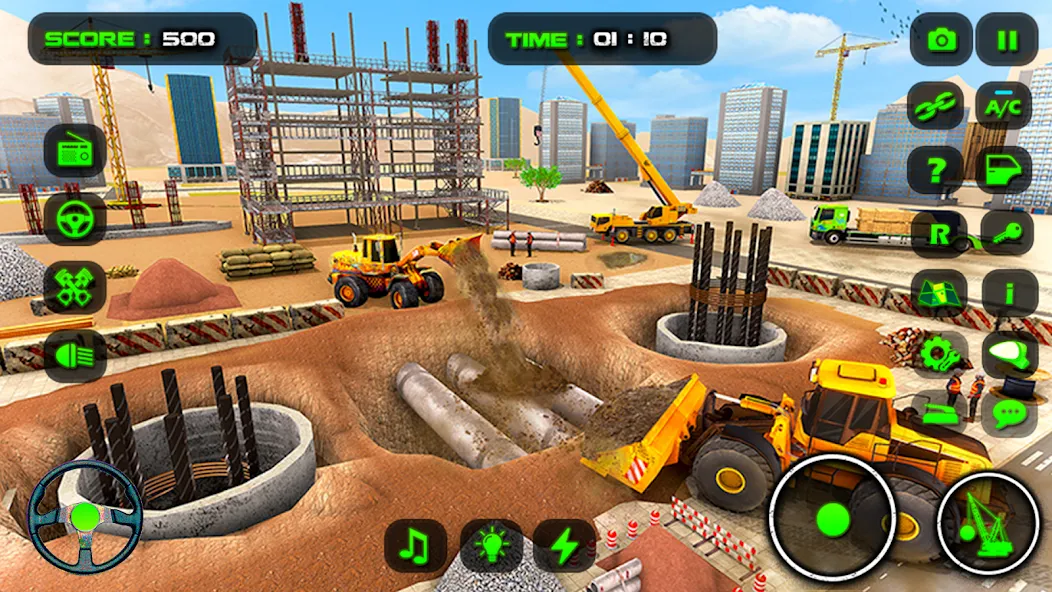Open the gear settings icon
Screen dimensions: 1052x592
[x=939, y=352]
